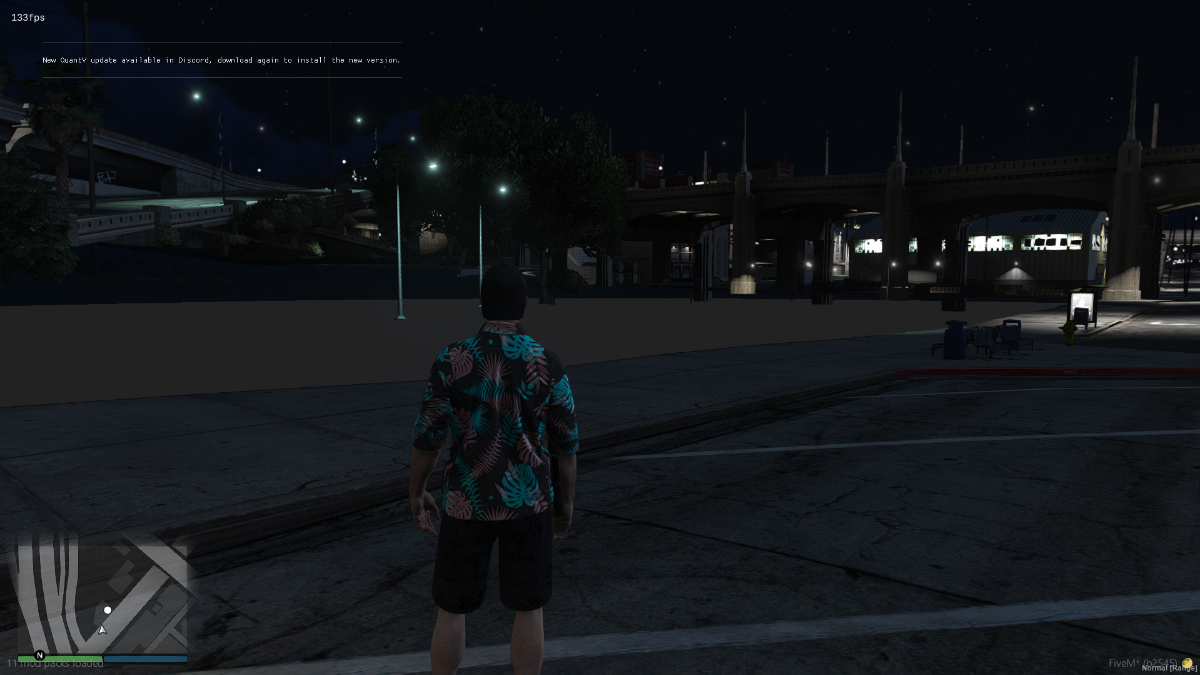The image size is (1200, 675).
Task: Click the player arrow on the minimap
Action: pos(102,630)
